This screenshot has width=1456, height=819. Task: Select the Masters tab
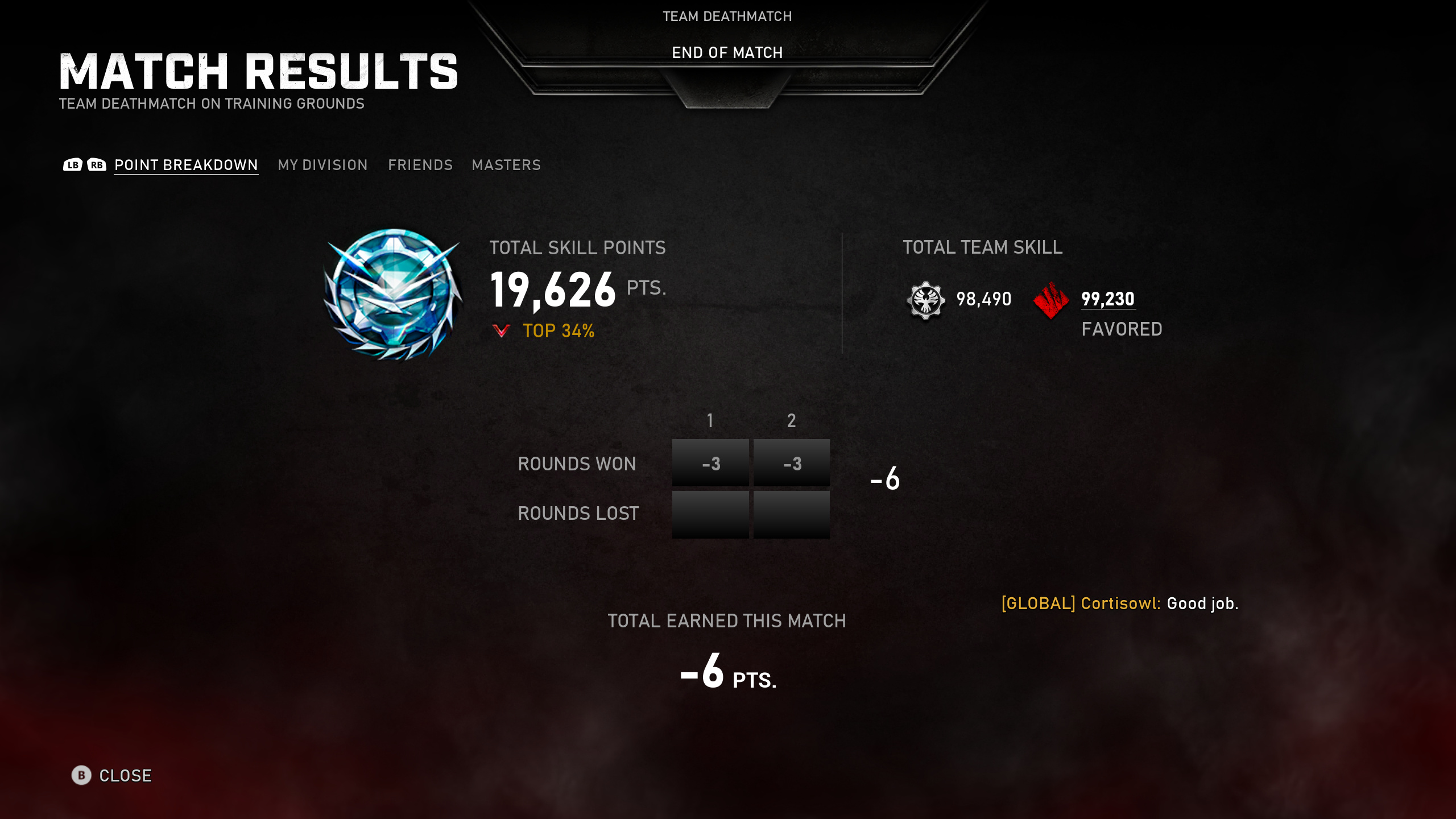coord(506,165)
